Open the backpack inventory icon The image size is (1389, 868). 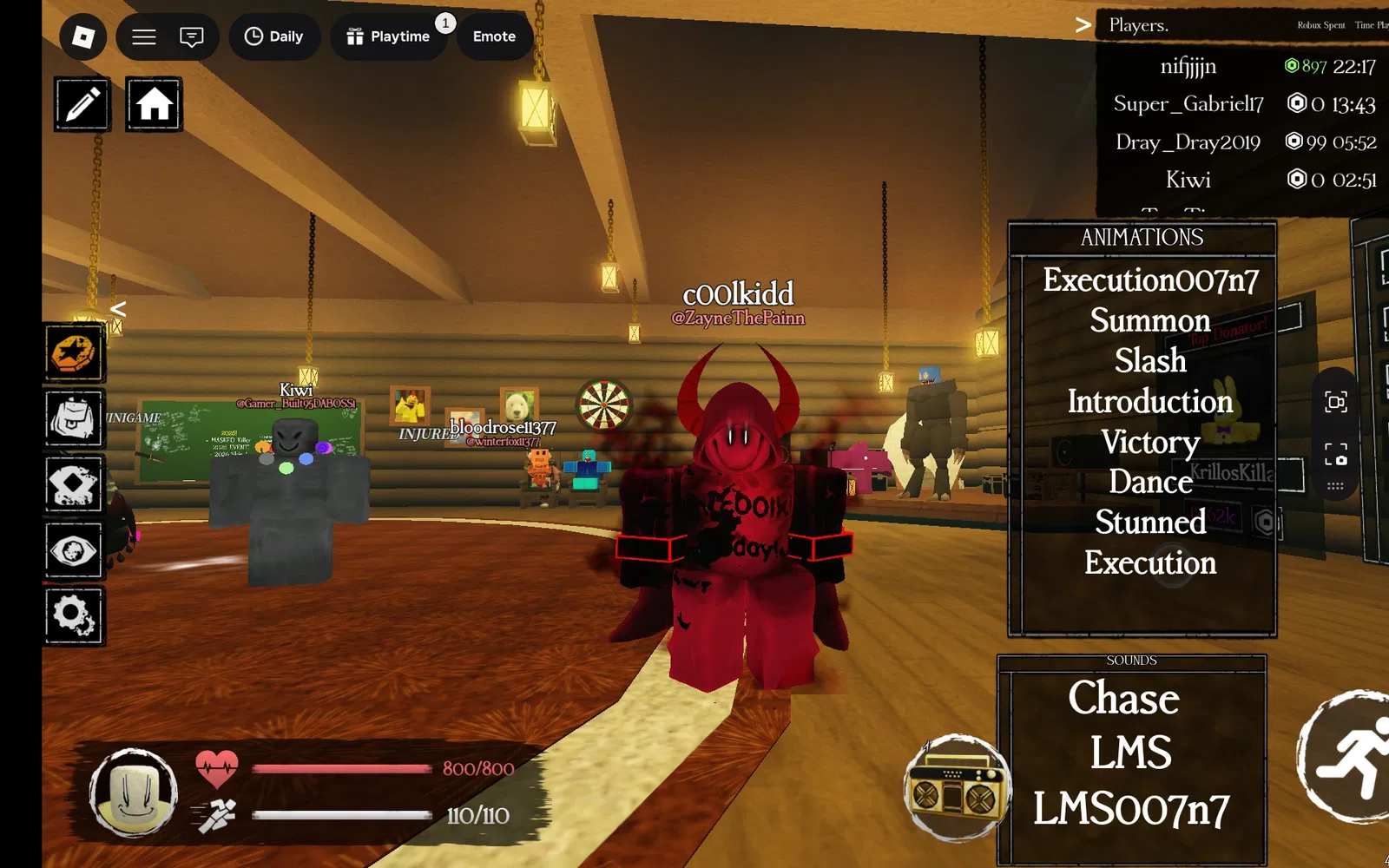point(74,418)
